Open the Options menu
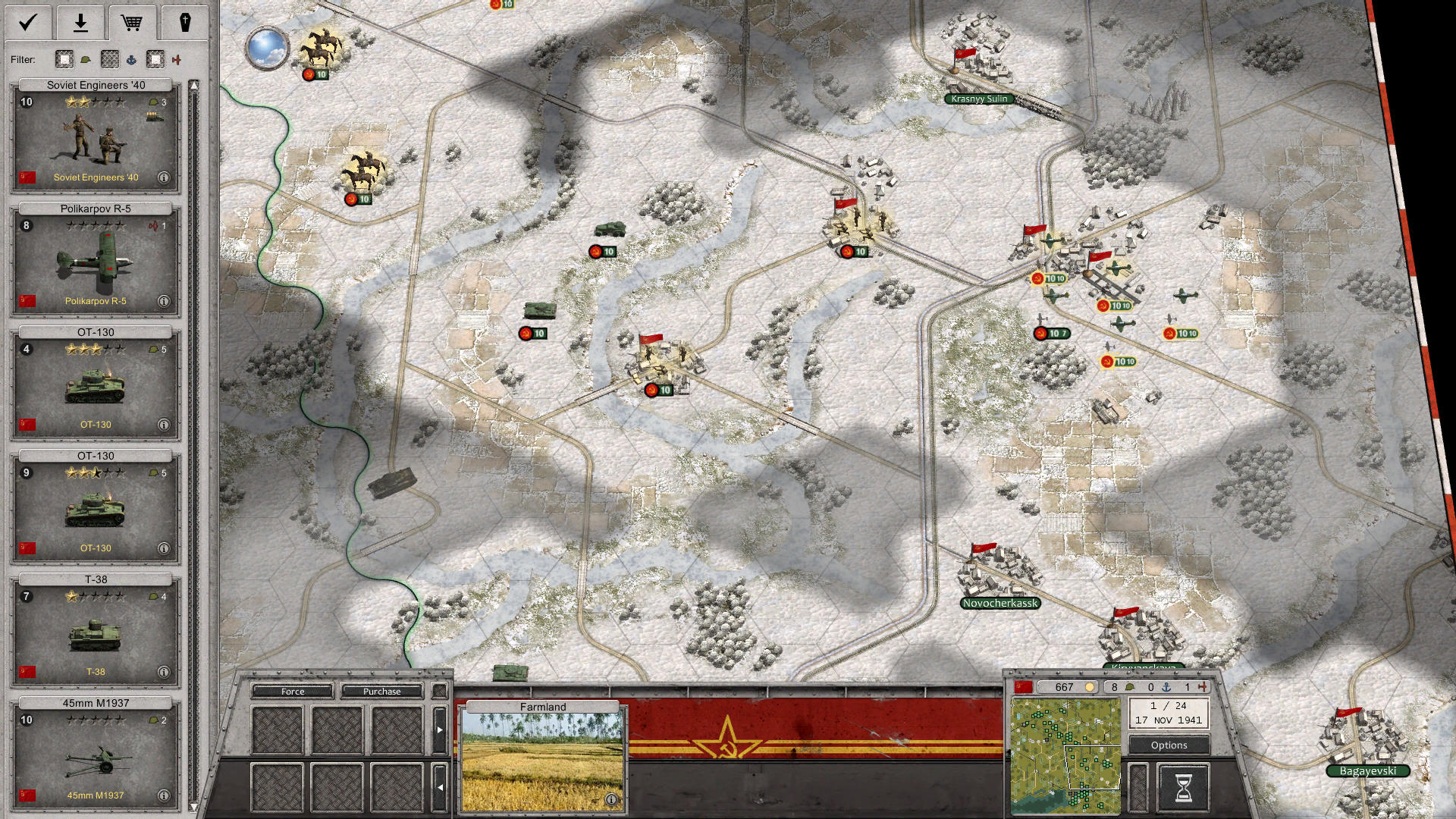 1169,745
